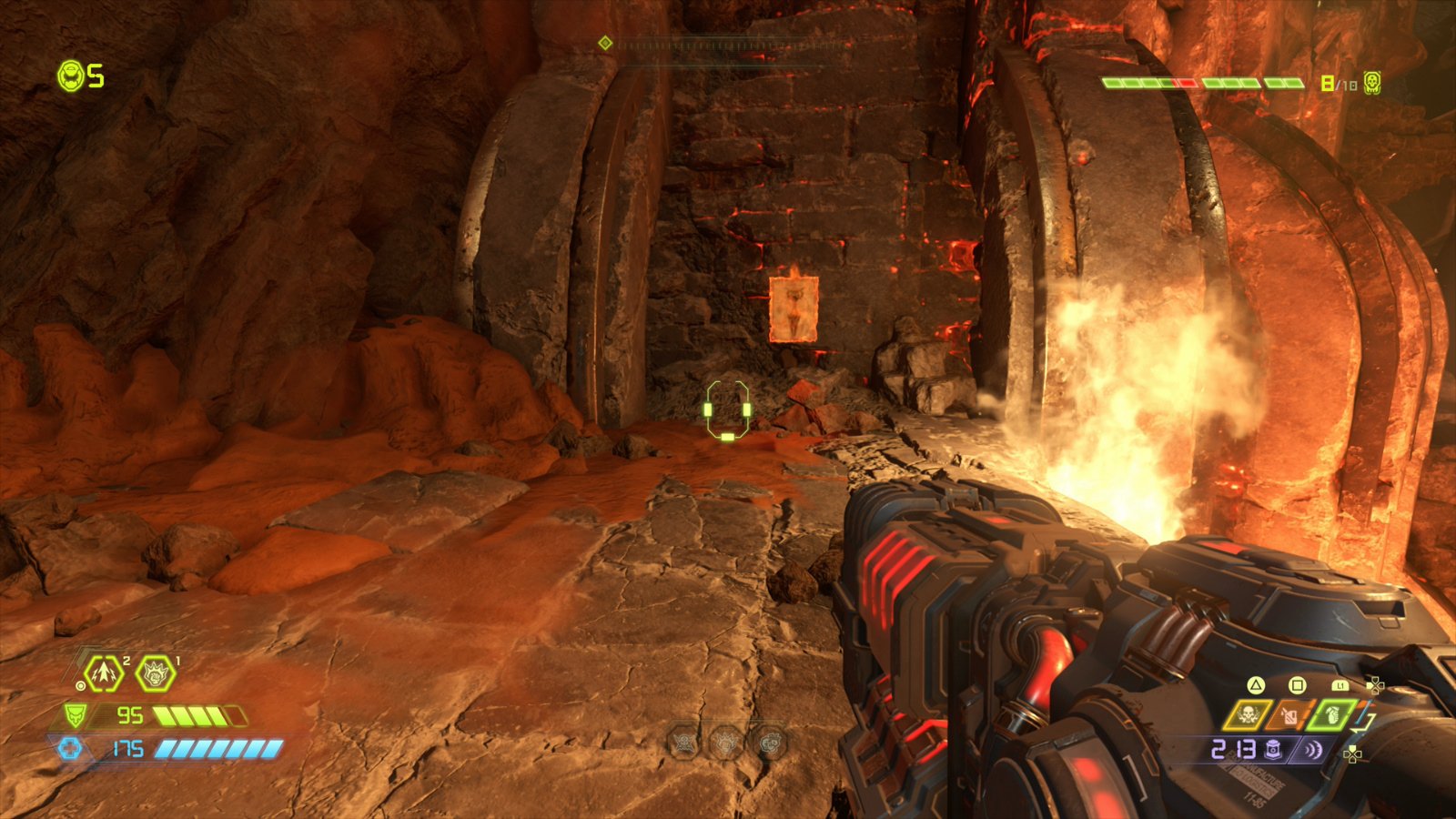The height and width of the screenshot is (819, 1456).
Task: Select the leftmost demon rune emblem
Action: pyautogui.click(x=682, y=743)
